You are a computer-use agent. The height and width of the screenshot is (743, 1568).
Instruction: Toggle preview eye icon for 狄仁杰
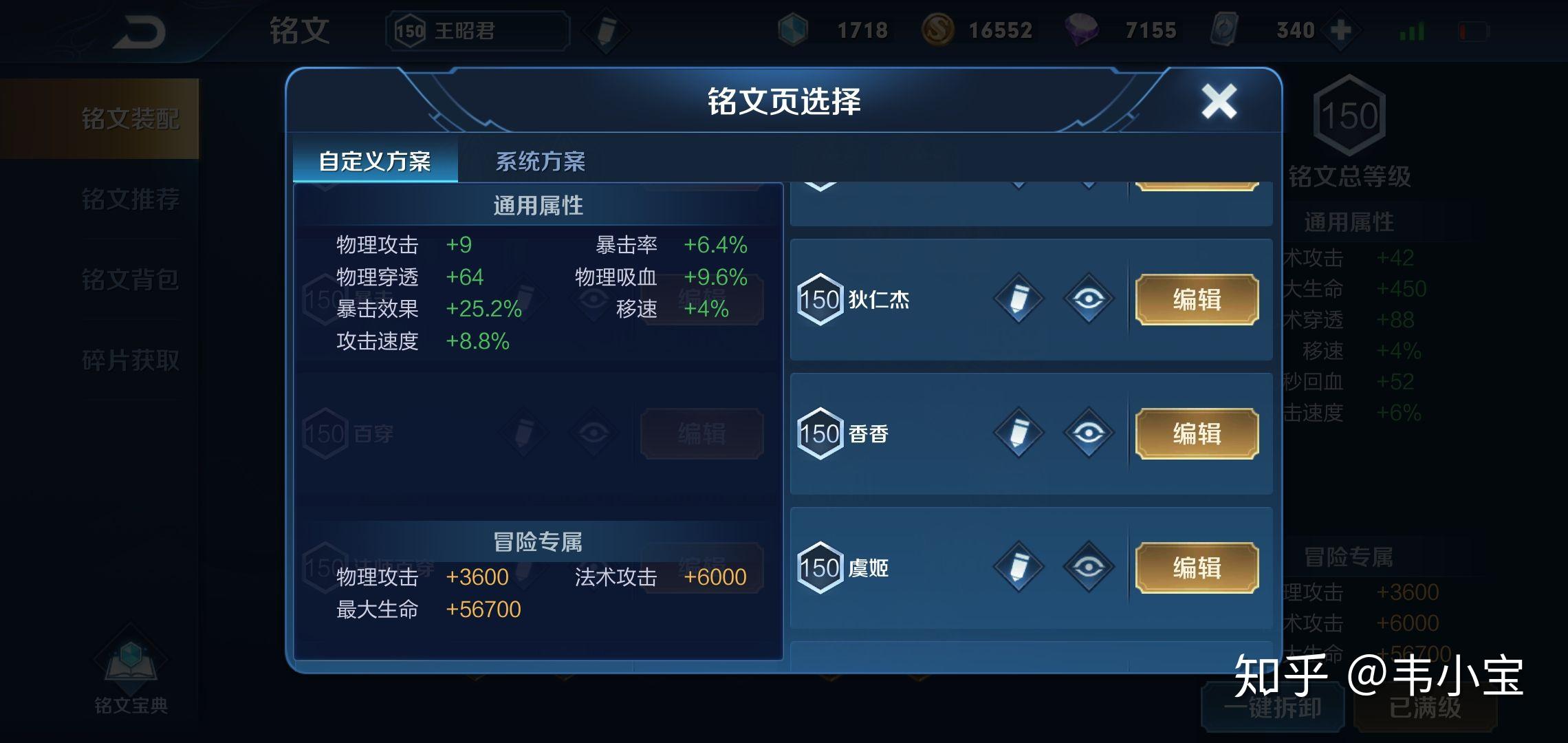pyautogui.click(x=1091, y=299)
